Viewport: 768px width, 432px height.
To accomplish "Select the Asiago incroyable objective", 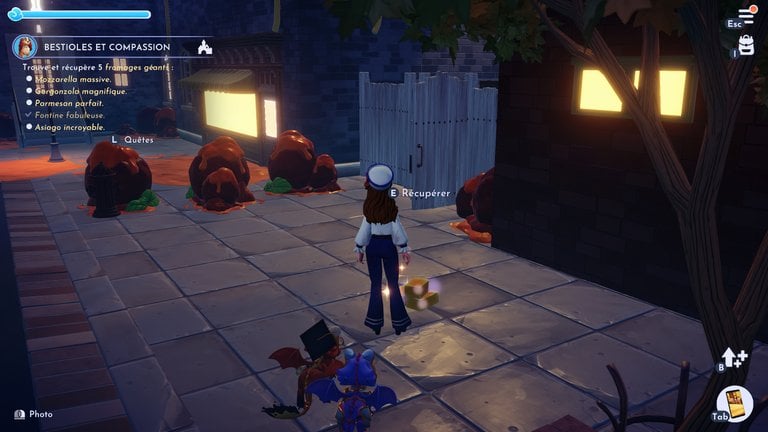I will (69, 127).
